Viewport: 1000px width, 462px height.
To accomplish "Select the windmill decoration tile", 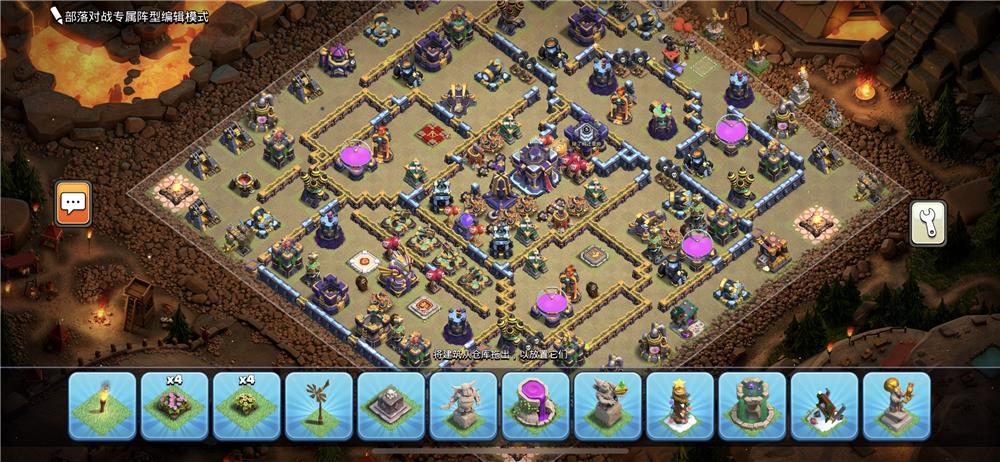I will pyautogui.click(x=318, y=406).
